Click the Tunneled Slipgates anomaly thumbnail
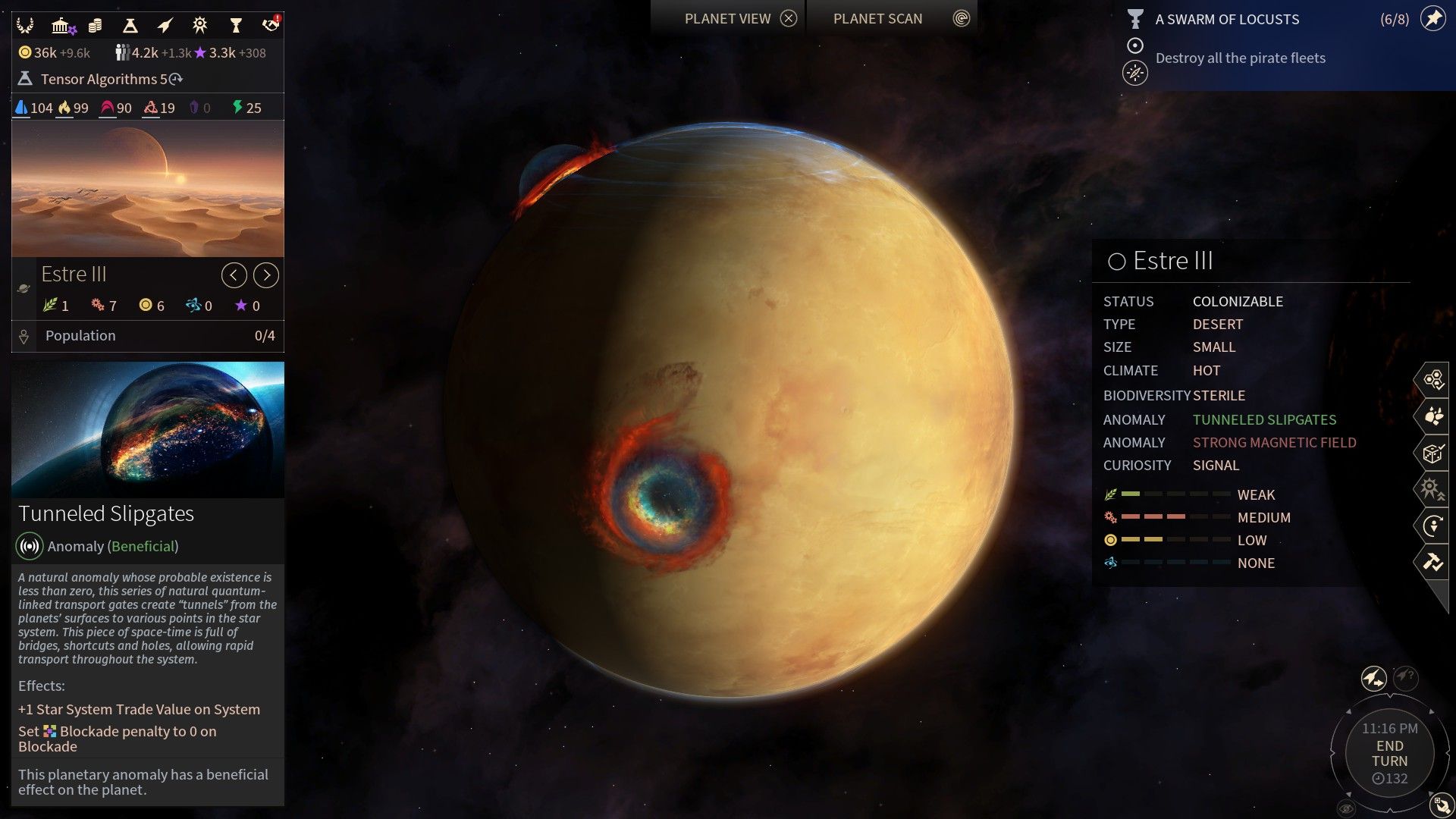The image size is (1456, 819). tap(147, 429)
